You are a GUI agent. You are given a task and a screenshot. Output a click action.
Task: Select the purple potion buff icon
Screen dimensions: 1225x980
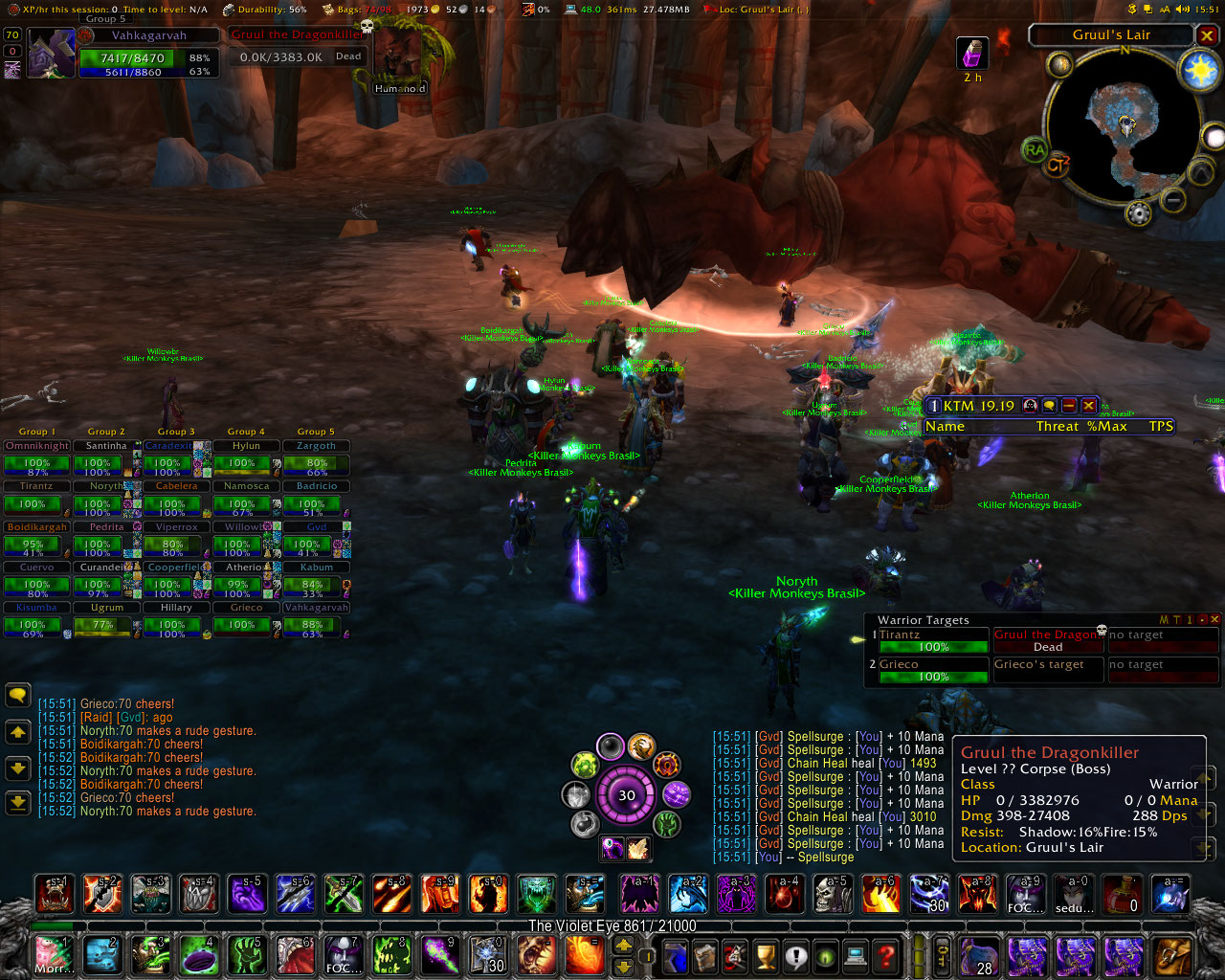pos(972,54)
